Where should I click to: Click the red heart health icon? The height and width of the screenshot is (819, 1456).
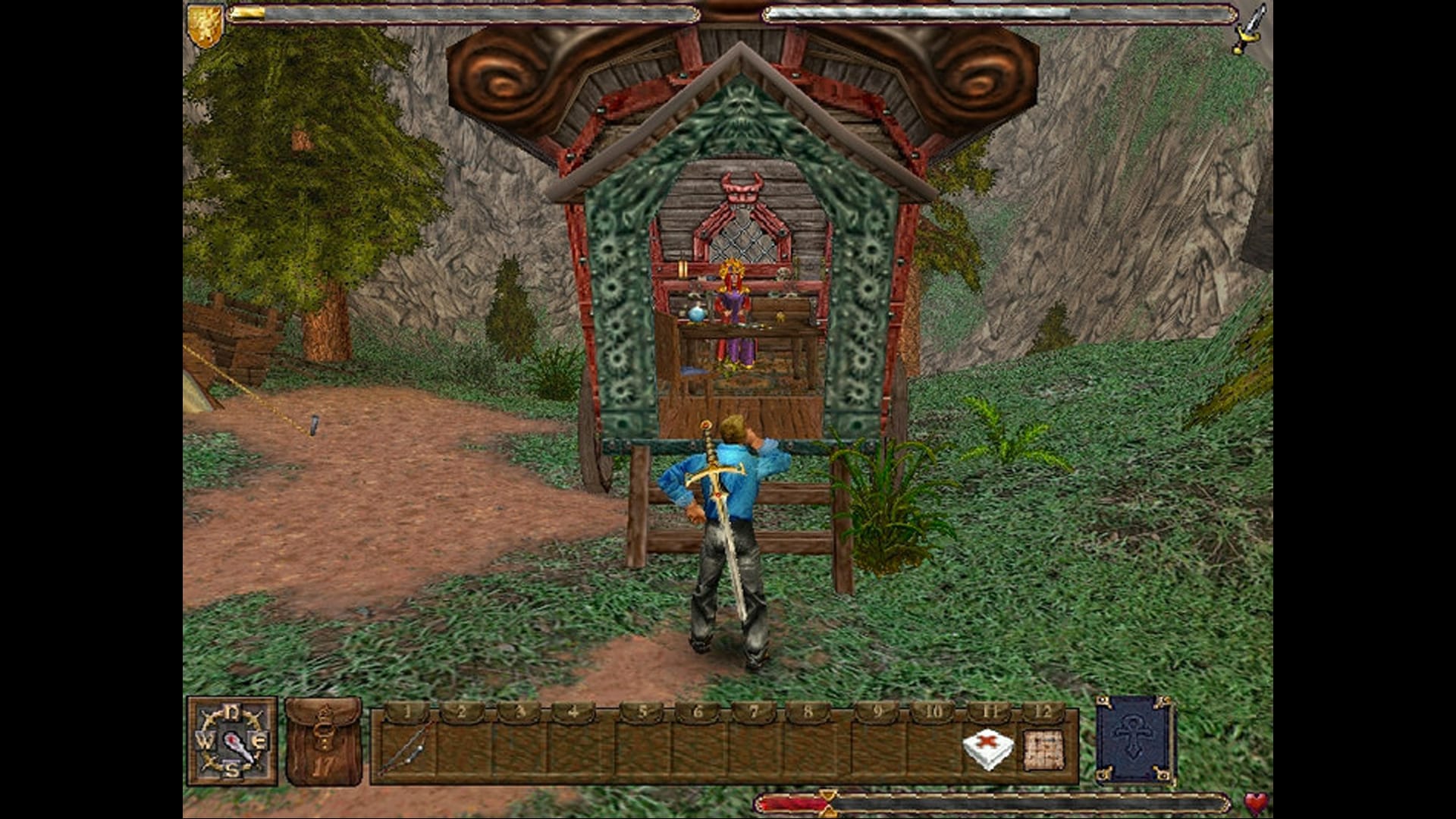pyautogui.click(x=1256, y=803)
